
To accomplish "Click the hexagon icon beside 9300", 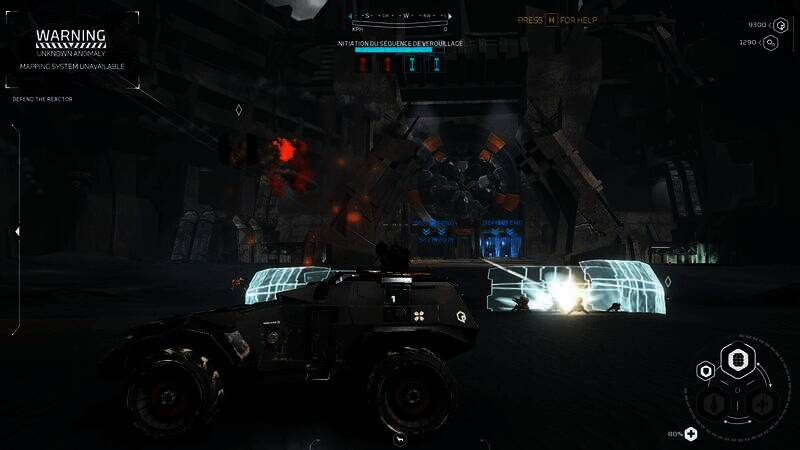I will click(x=781, y=25).
